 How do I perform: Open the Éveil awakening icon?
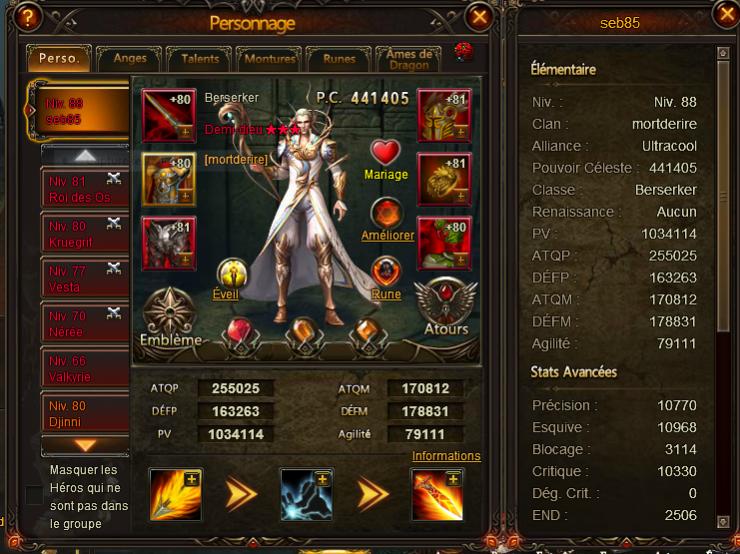(x=232, y=274)
